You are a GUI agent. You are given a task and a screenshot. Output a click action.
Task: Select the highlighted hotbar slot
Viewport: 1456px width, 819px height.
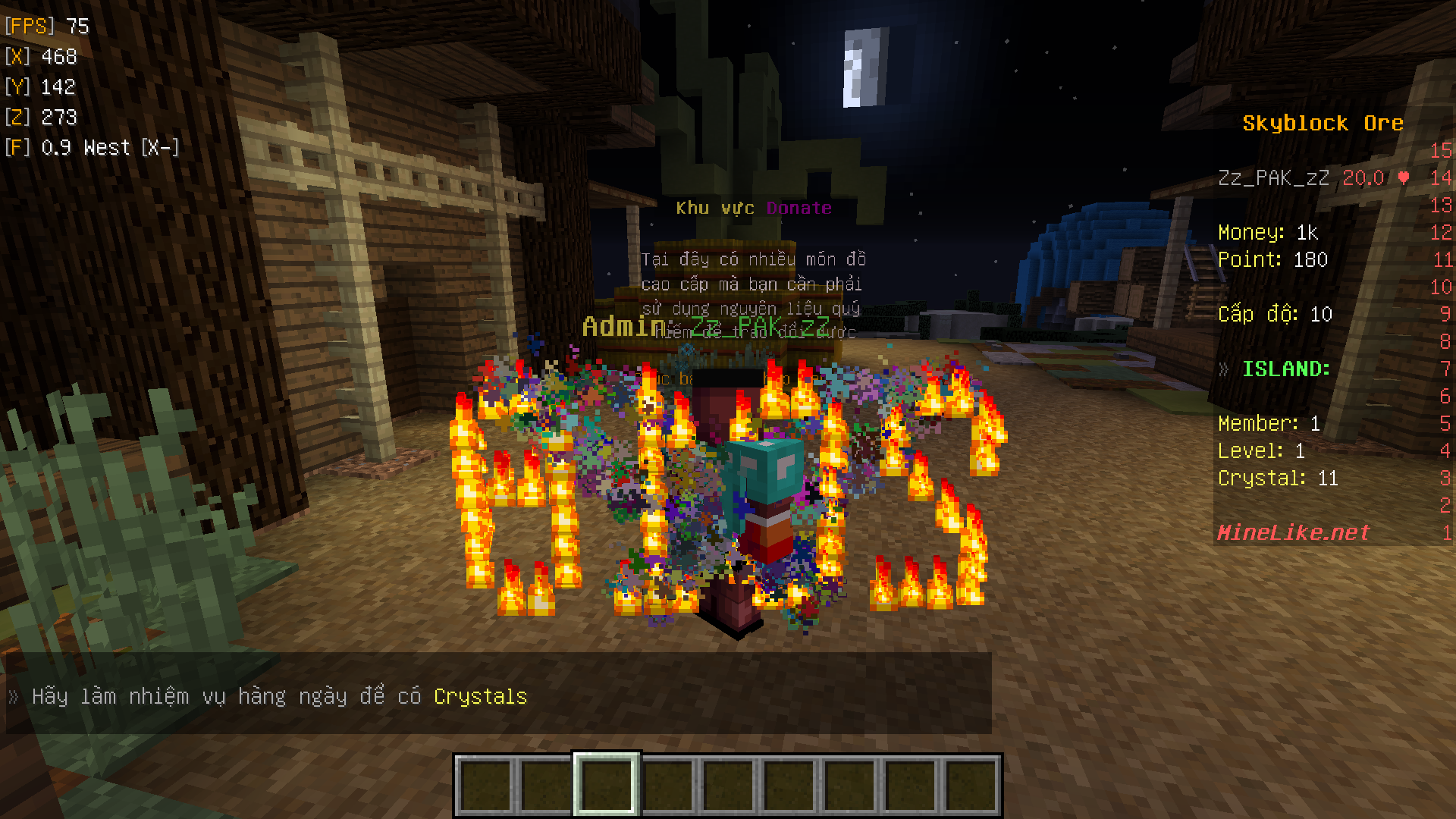coord(606,785)
